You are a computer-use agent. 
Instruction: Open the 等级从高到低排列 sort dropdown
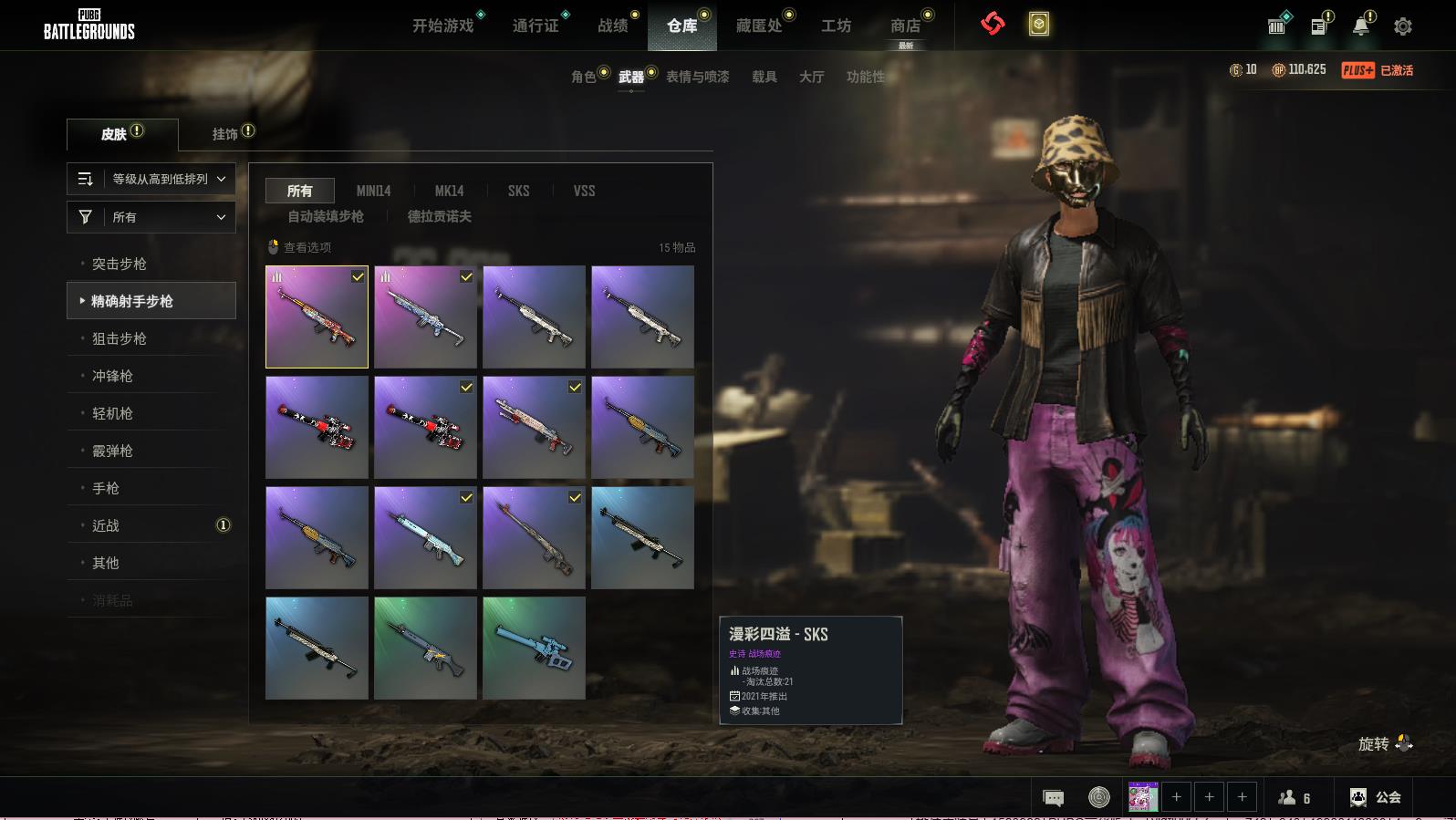tap(151, 179)
